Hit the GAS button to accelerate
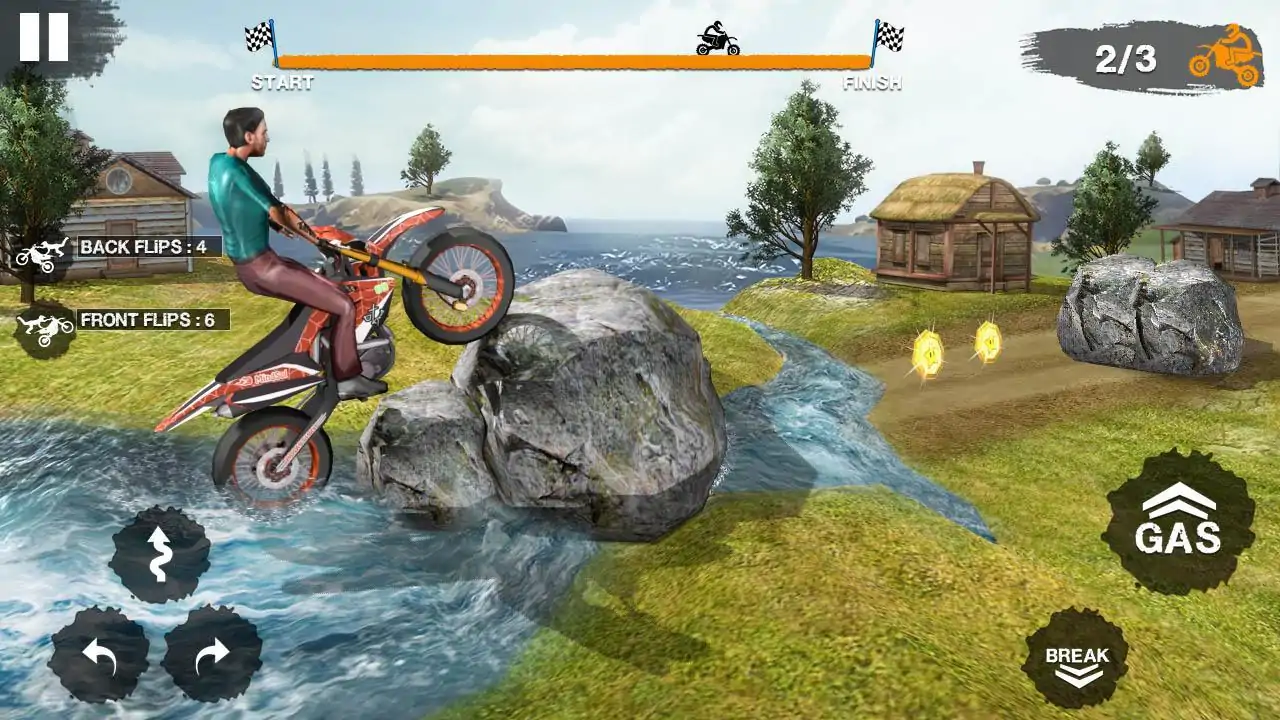 (x=1178, y=522)
